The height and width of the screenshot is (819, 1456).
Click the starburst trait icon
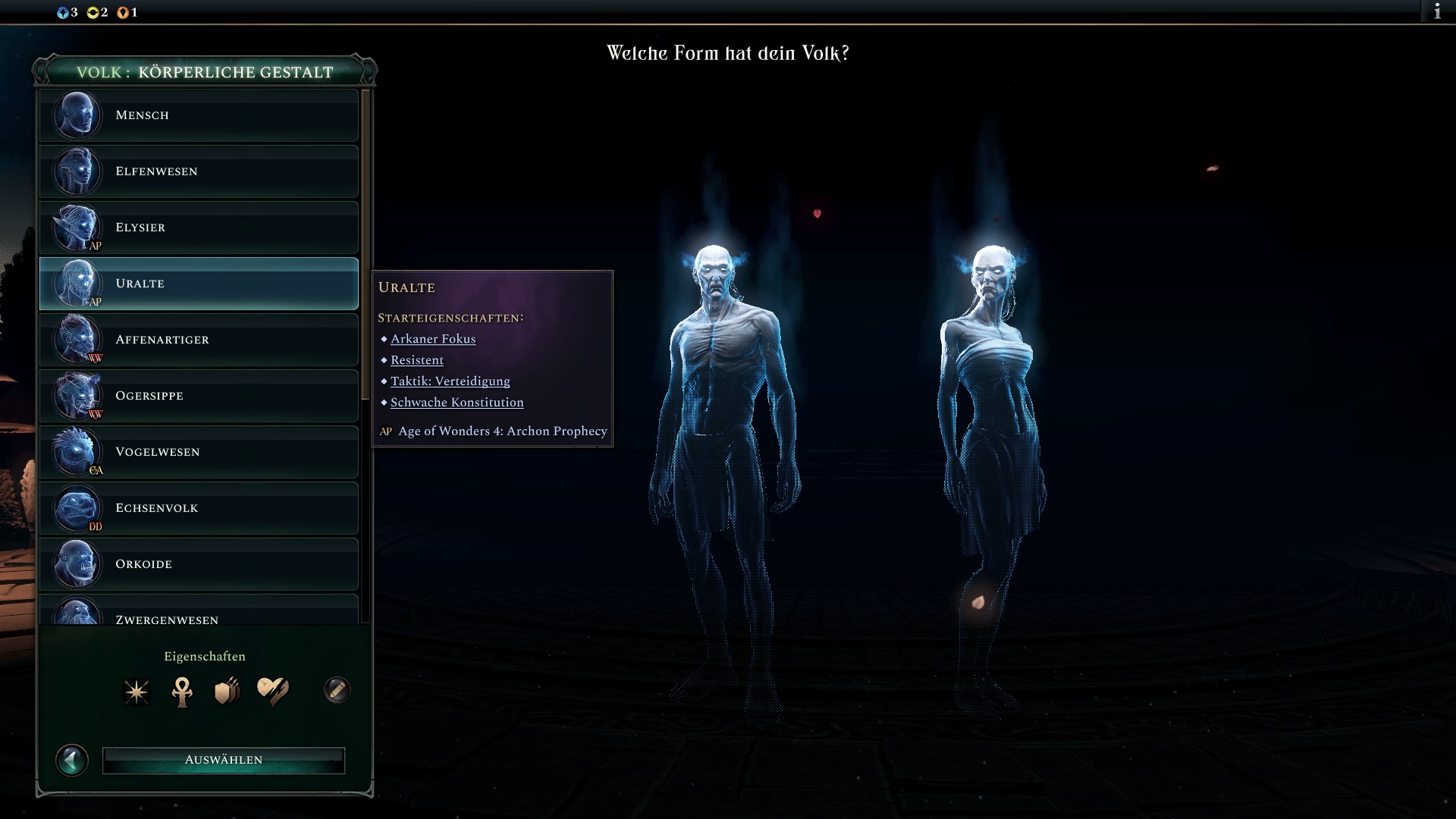[137, 692]
